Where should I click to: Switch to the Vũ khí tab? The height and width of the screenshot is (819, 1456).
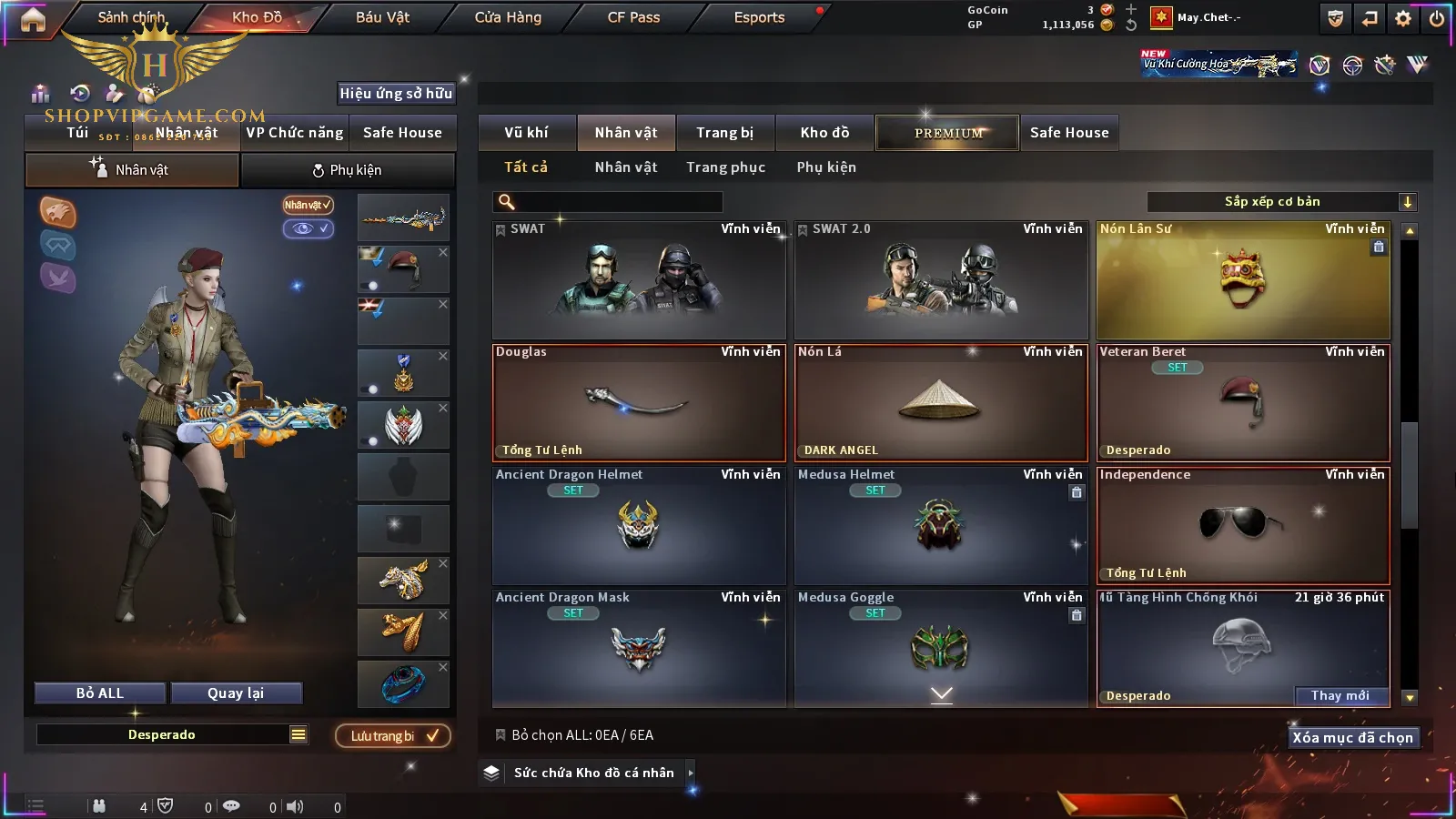[526, 133]
